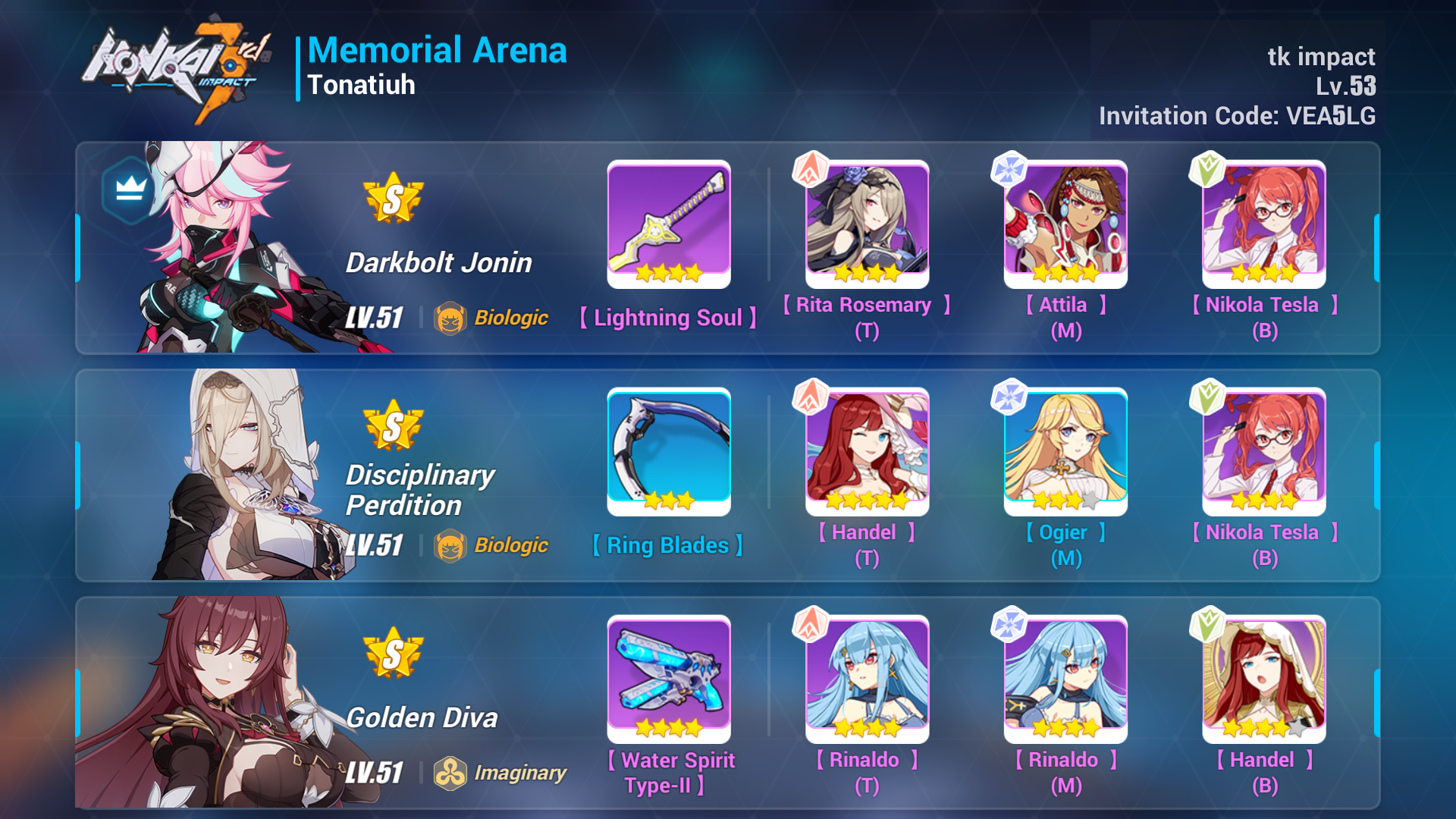Open the Rinaldo middle-slot stigmata portrait
1456x819 pixels.
pos(1066,680)
